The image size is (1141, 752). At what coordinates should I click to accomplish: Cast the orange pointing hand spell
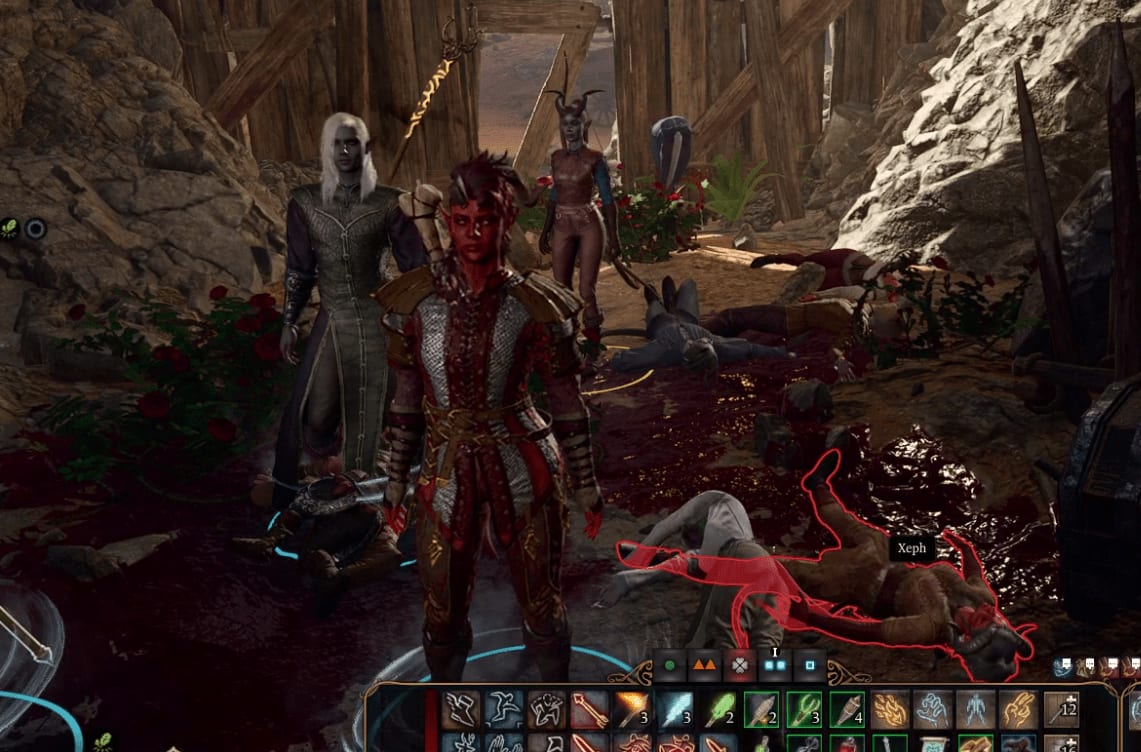(1018, 709)
